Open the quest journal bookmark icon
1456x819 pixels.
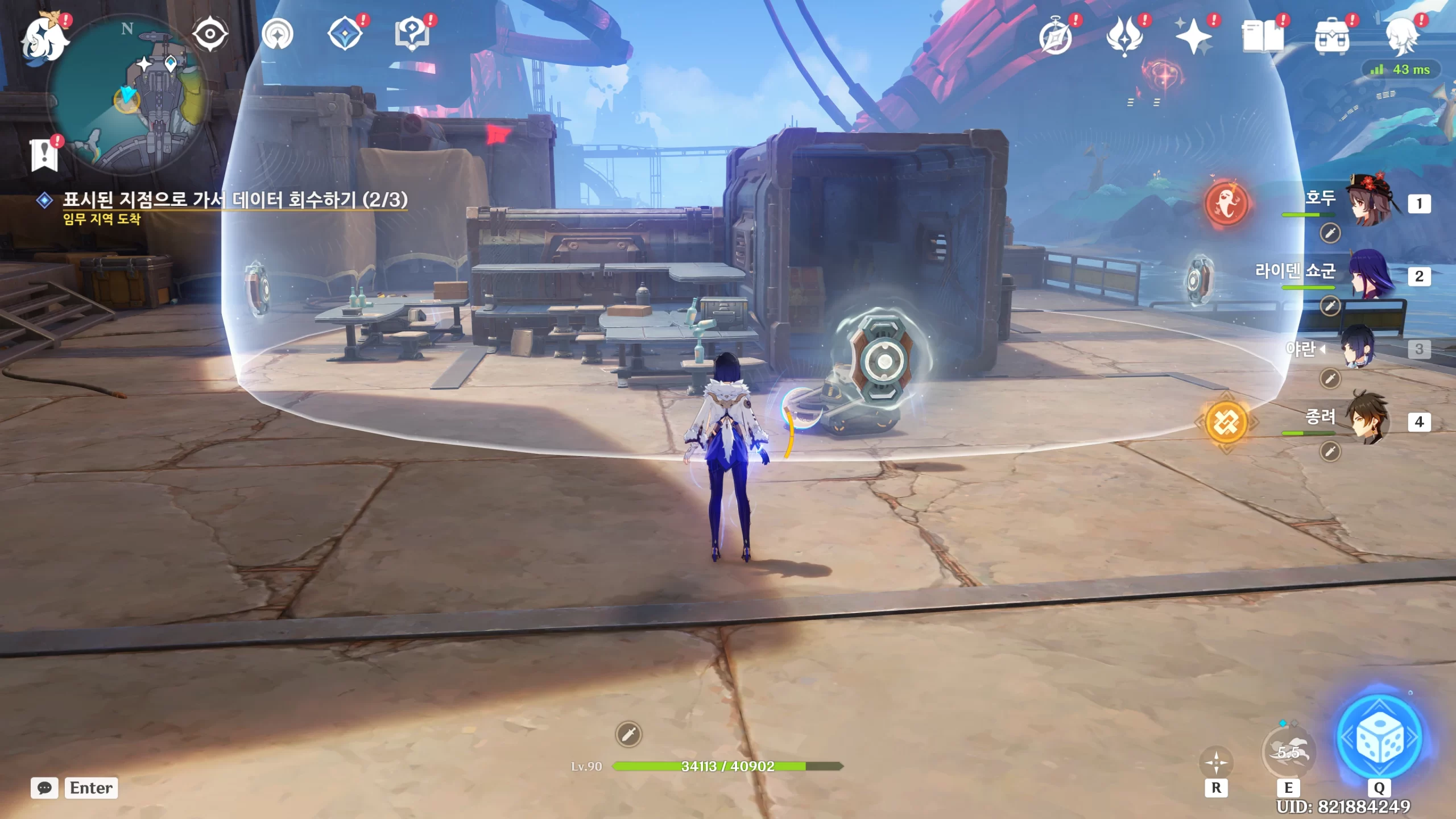pos(45,155)
